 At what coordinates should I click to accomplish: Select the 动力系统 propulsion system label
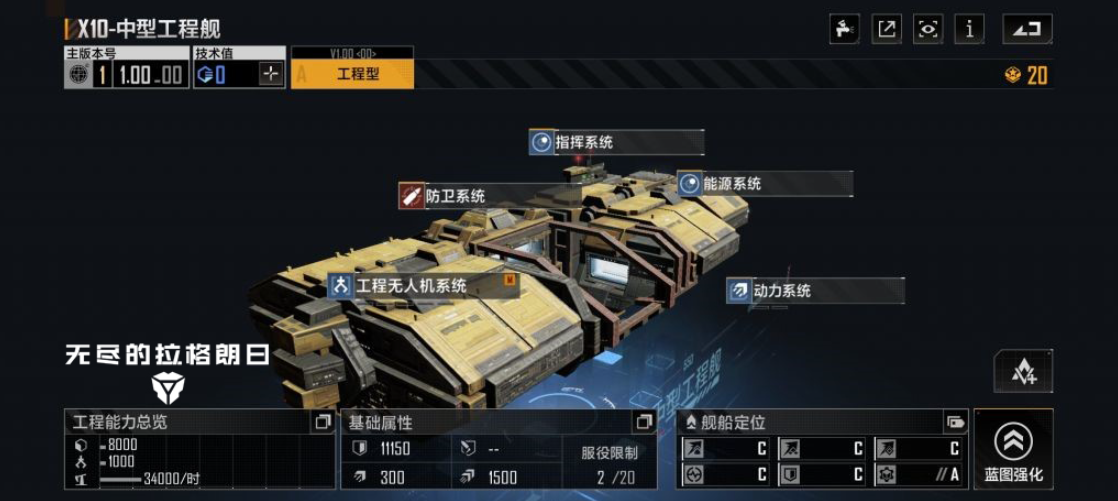[x=815, y=291]
